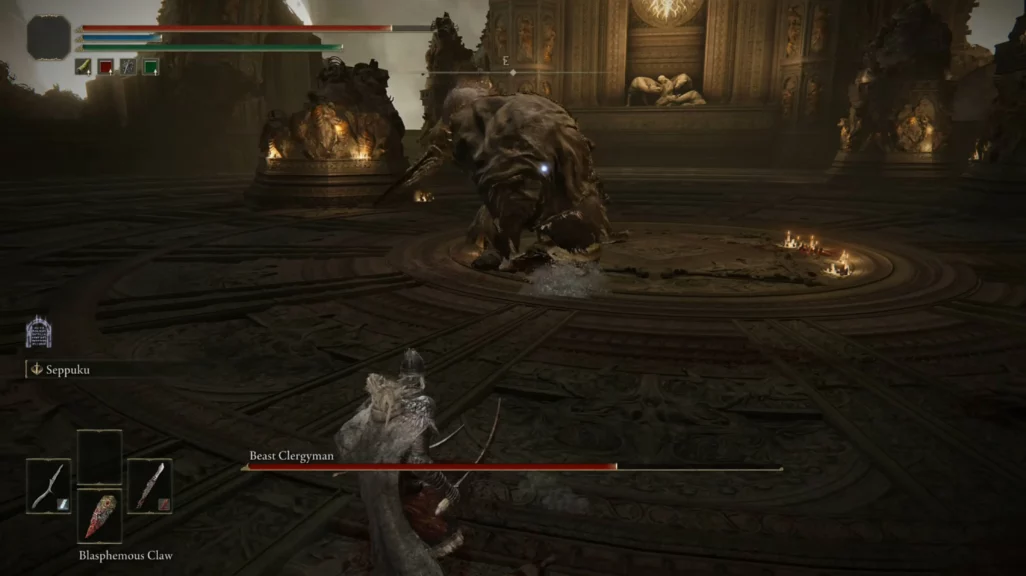Click the left-hand weapon slot
The height and width of the screenshot is (576, 1026).
[48, 485]
